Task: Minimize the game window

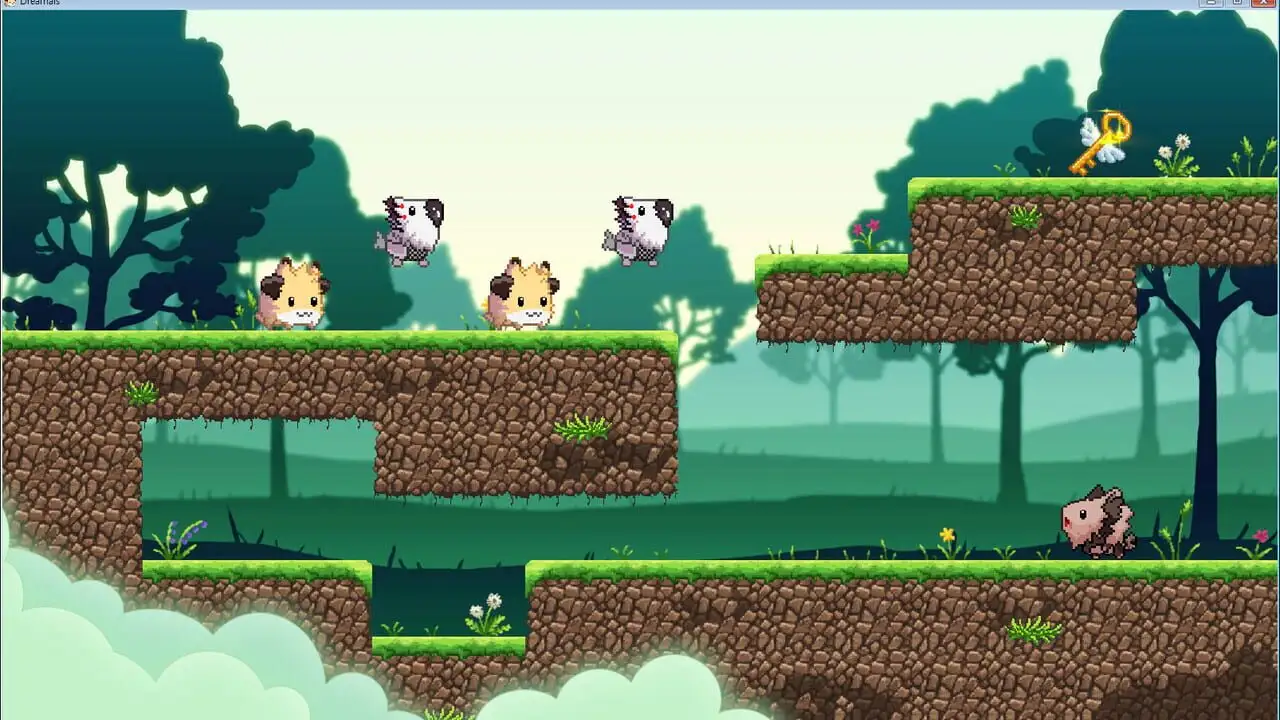Action: pyautogui.click(x=1211, y=3)
